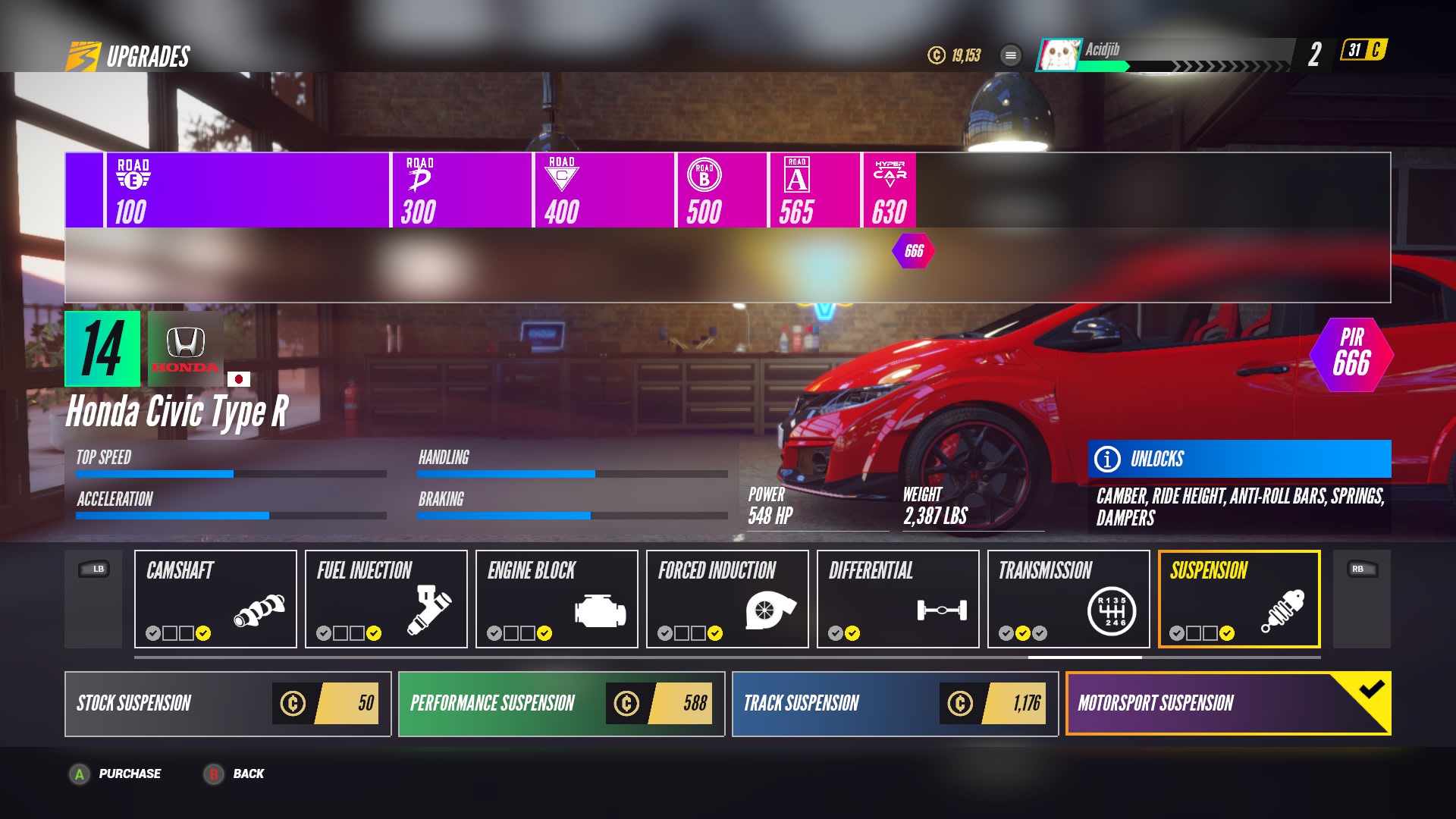
Task: Choose the Hyper Car 630 class
Action: point(890,190)
